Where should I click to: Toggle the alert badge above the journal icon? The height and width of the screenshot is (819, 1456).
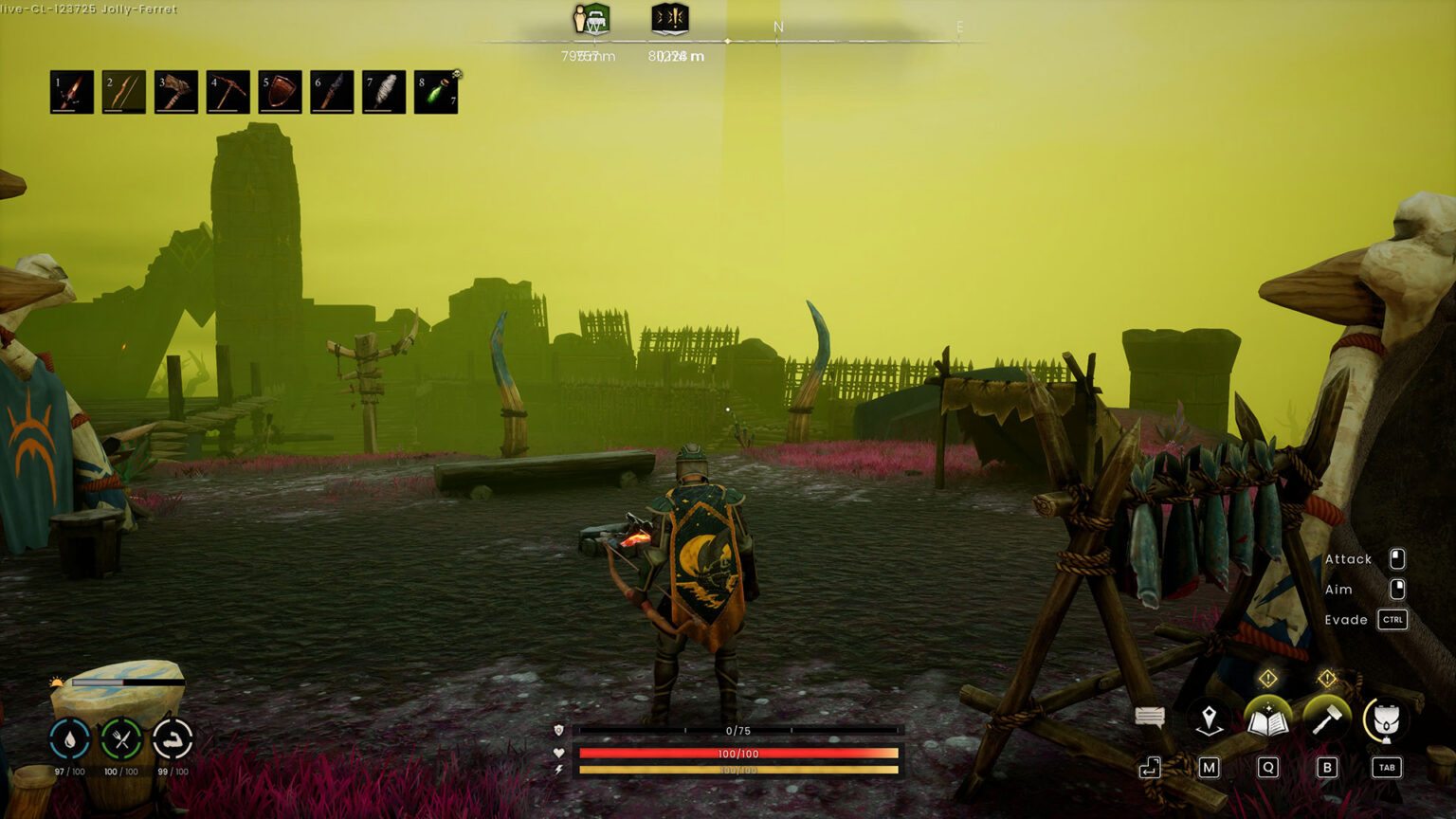coord(1267,678)
